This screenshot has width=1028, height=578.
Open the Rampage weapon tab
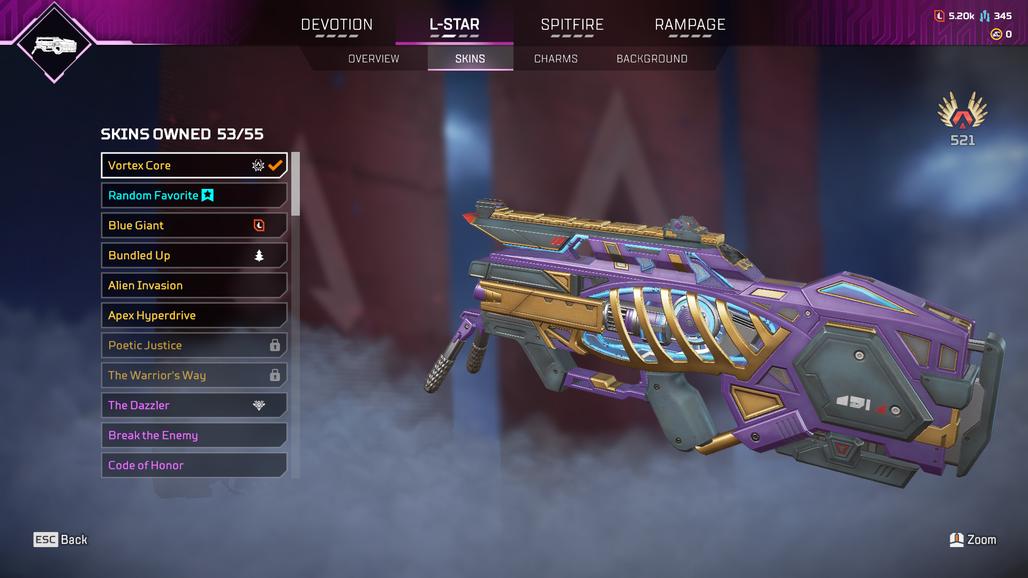690,25
